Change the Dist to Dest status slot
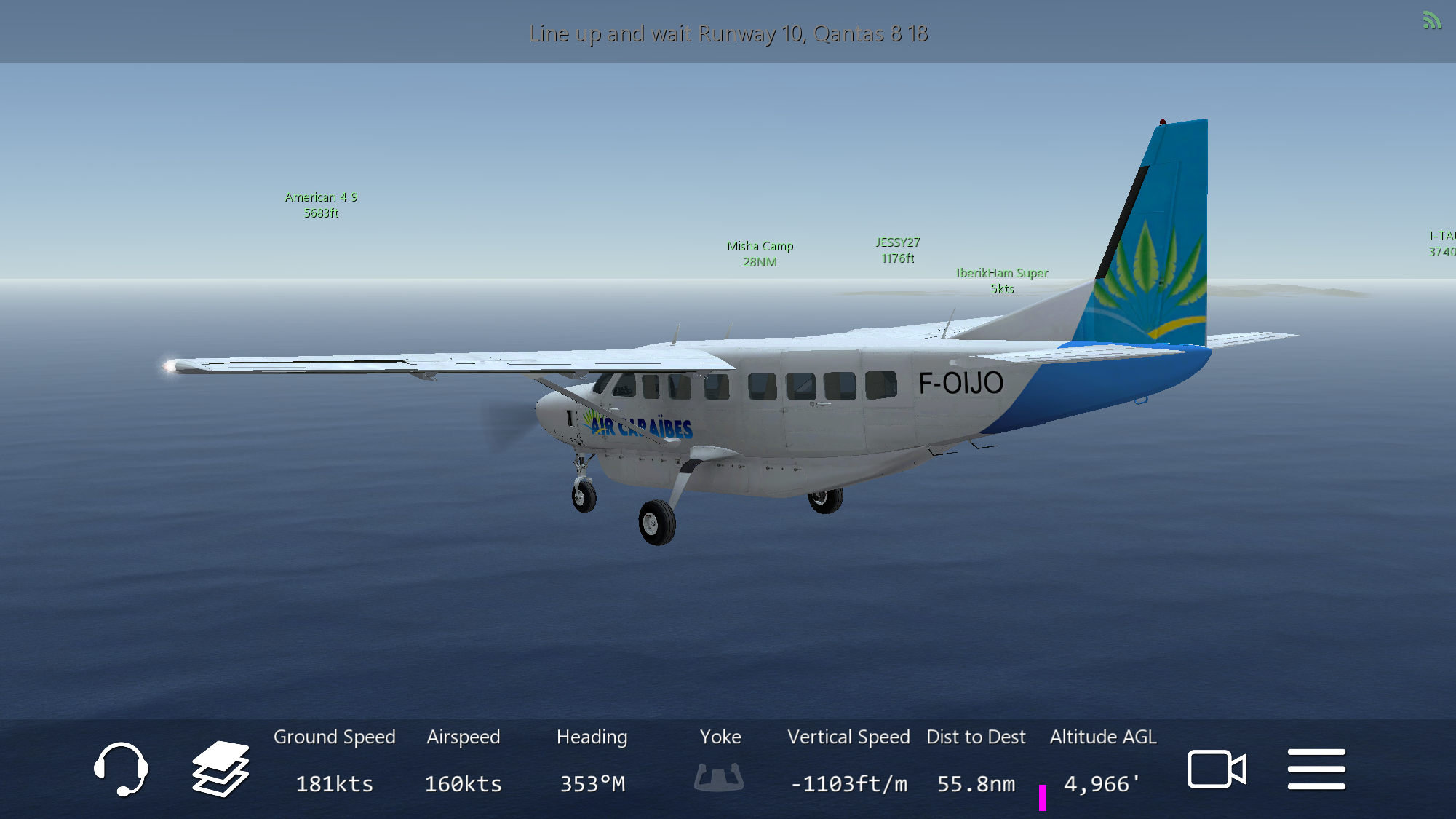This screenshot has height=819, width=1456. pos(976,762)
